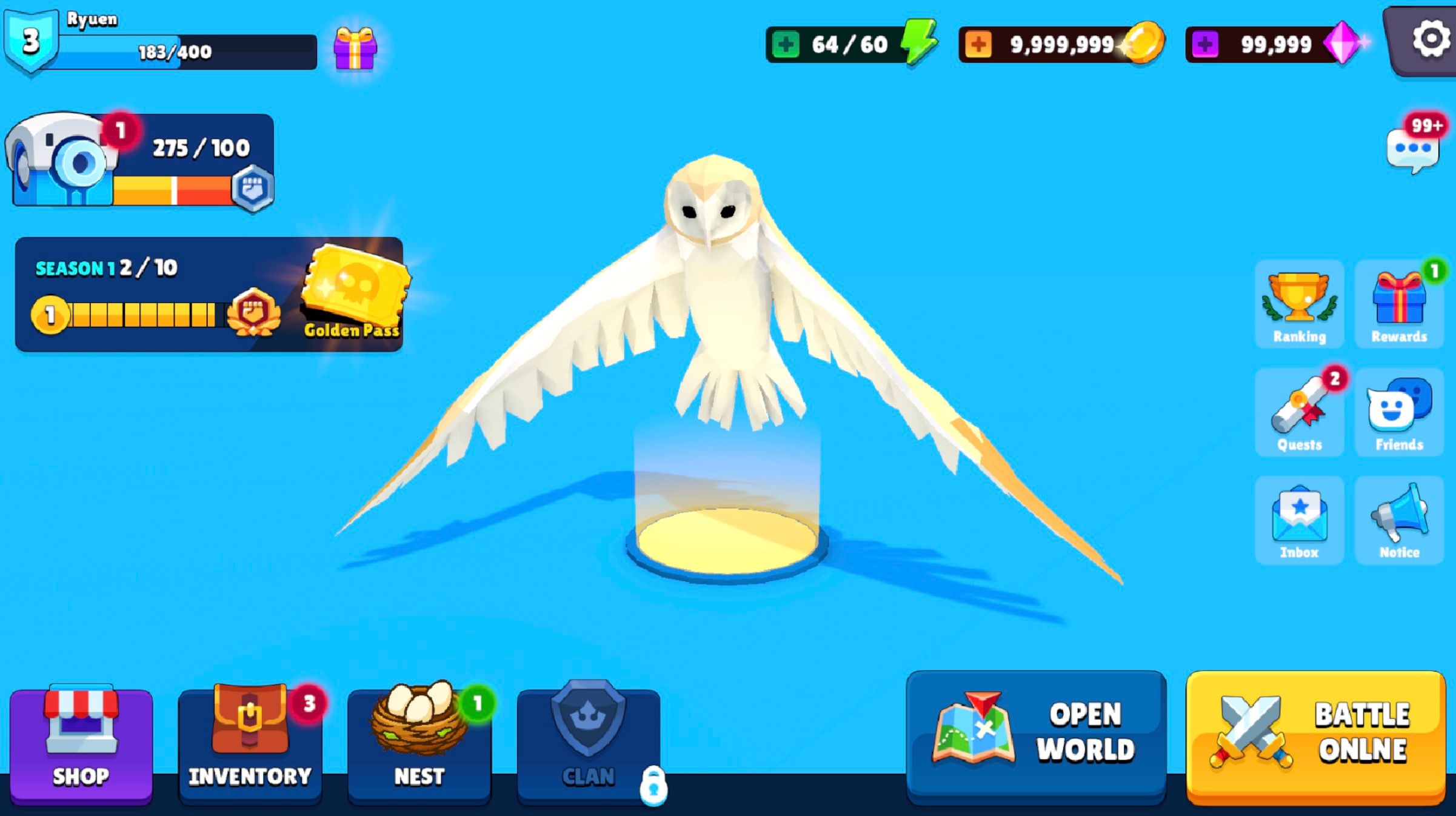
Task: Open the Rewards gift panel
Action: click(x=1399, y=303)
